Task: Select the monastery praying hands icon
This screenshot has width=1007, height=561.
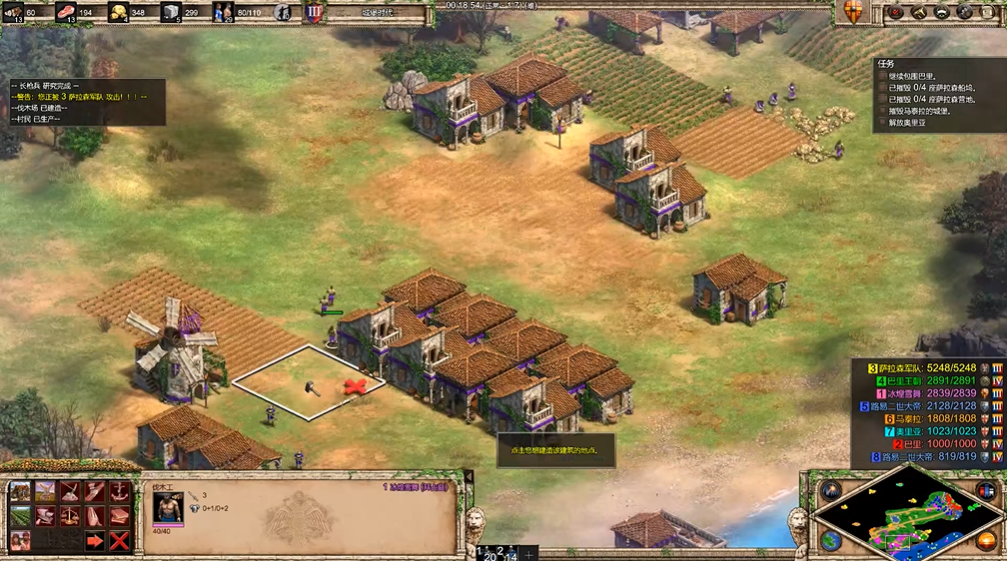Action: pyautogui.click(x=95, y=516)
